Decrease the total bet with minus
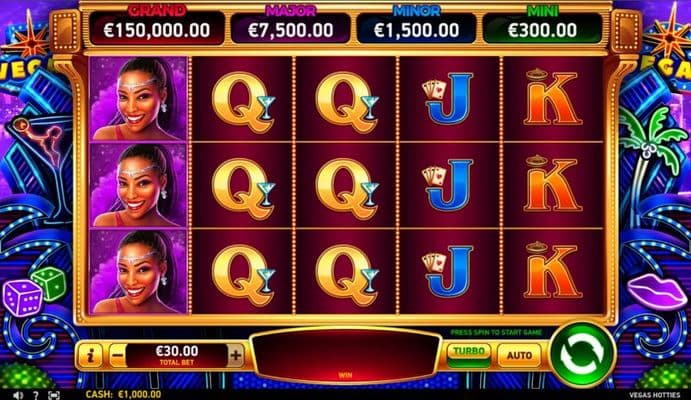Viewport: 691px width, 400px height. click(x=118, y=354)
